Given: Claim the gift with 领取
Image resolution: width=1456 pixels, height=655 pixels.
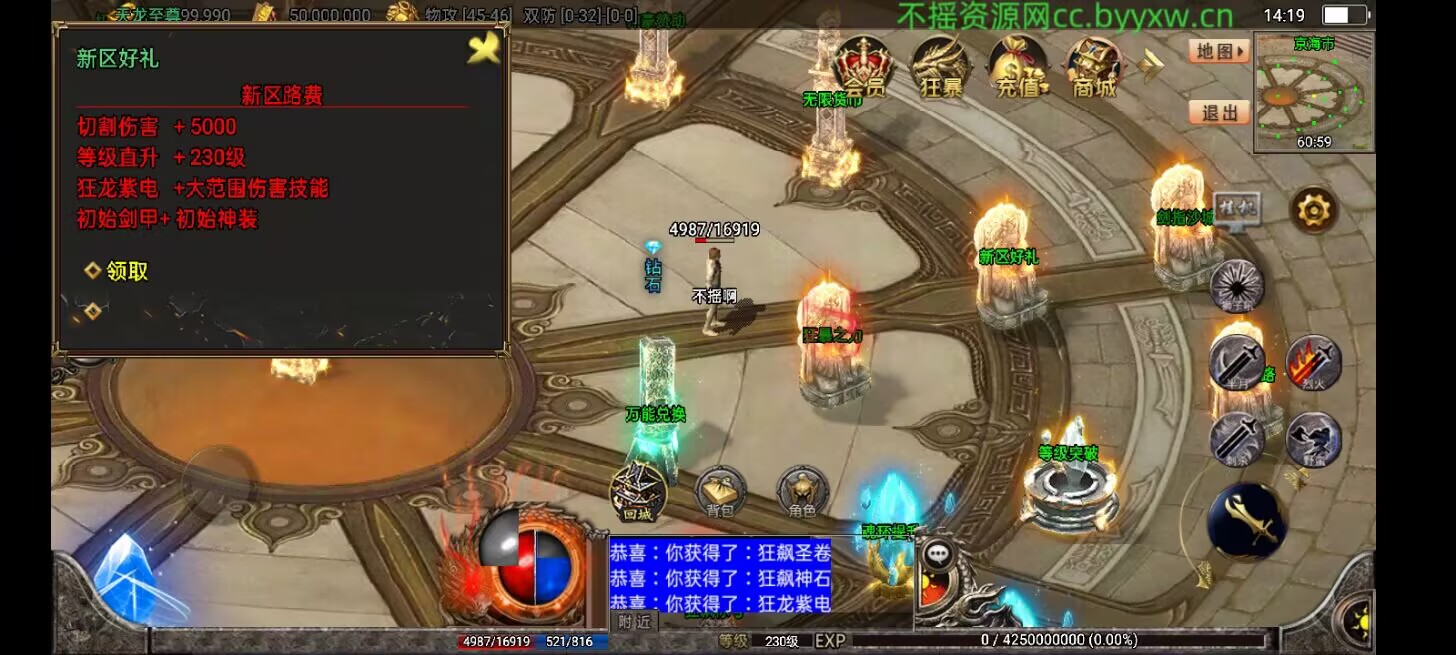Looking at the screenshot, I should (x=118, y=271).
